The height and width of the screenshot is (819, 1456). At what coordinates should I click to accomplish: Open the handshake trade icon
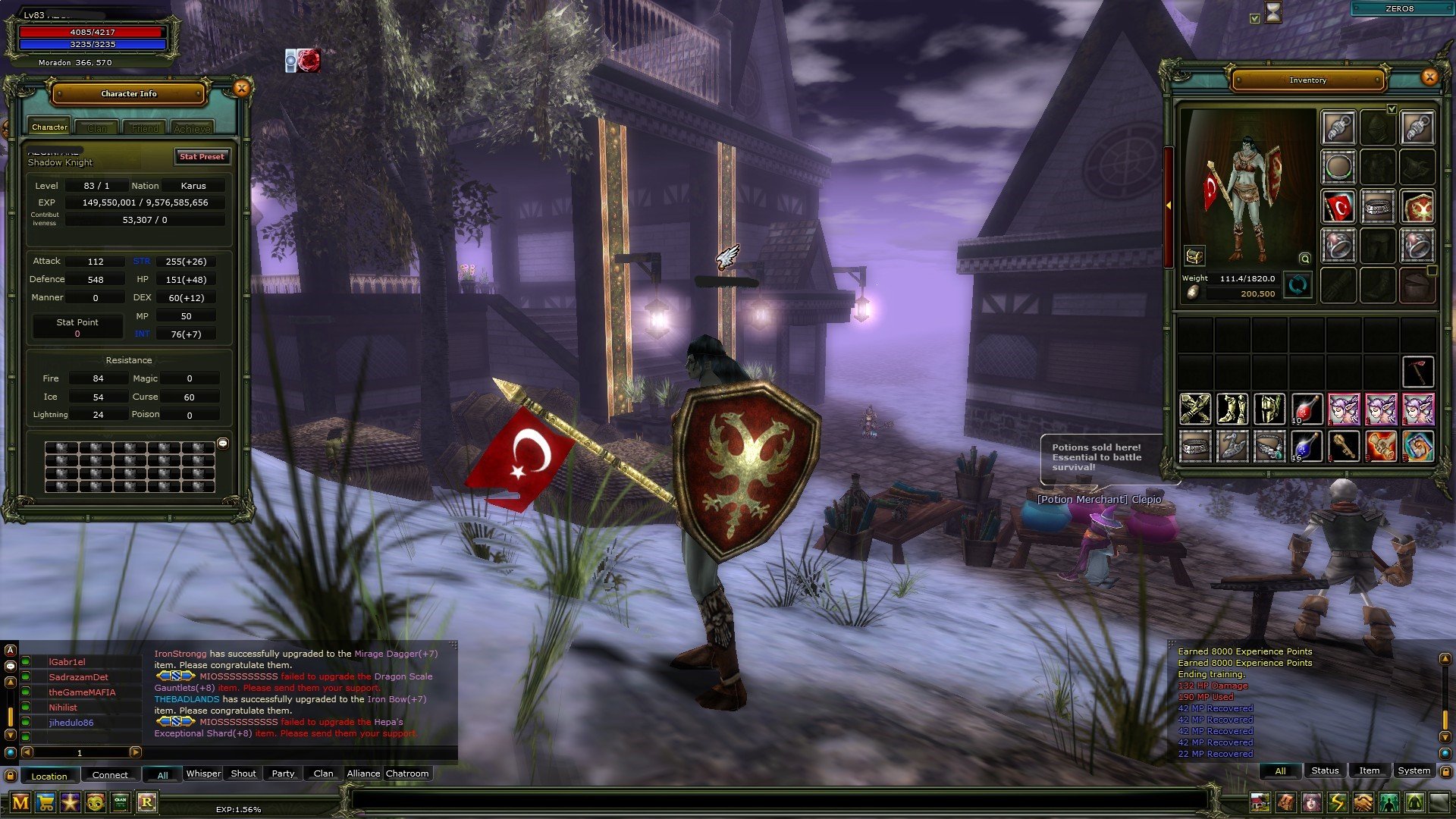pos(1363,802)
